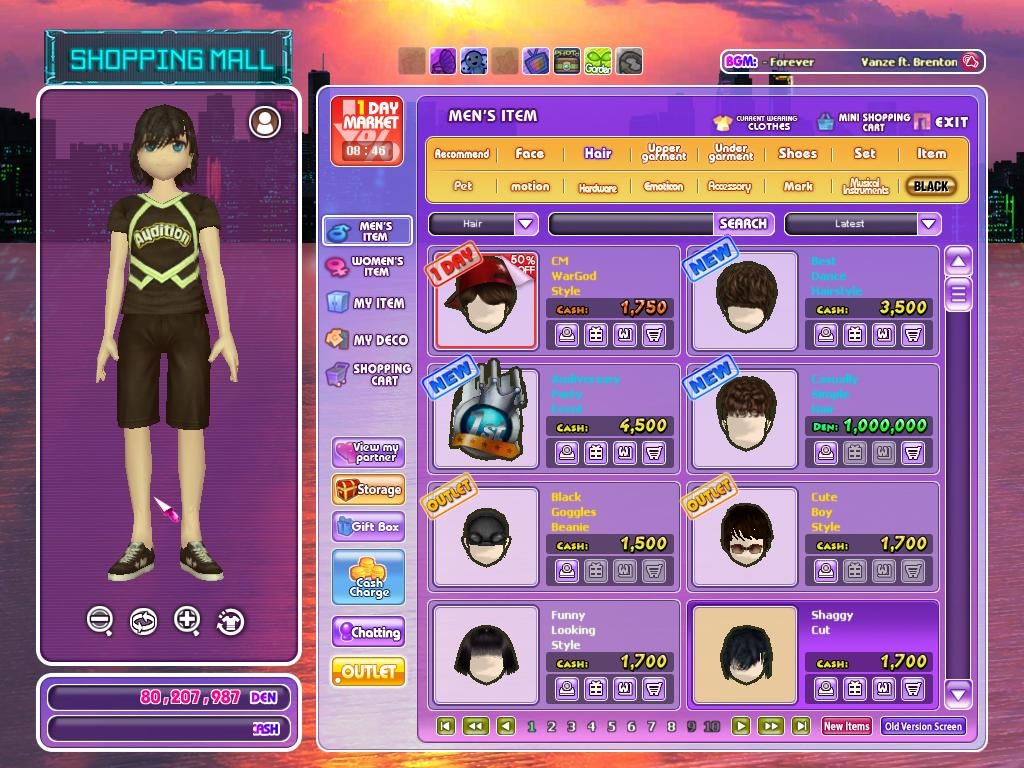Switch to the Face category tab
The height and width of the screenshot is (768, 1024).
pyautogui.click(x=529, y=154)
